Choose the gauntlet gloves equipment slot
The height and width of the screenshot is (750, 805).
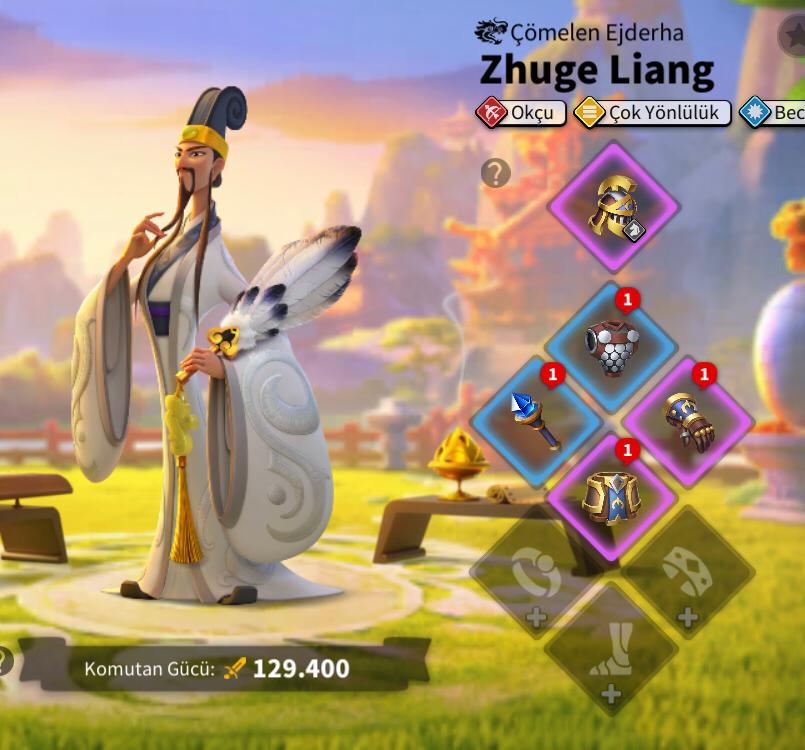point(688,421)
